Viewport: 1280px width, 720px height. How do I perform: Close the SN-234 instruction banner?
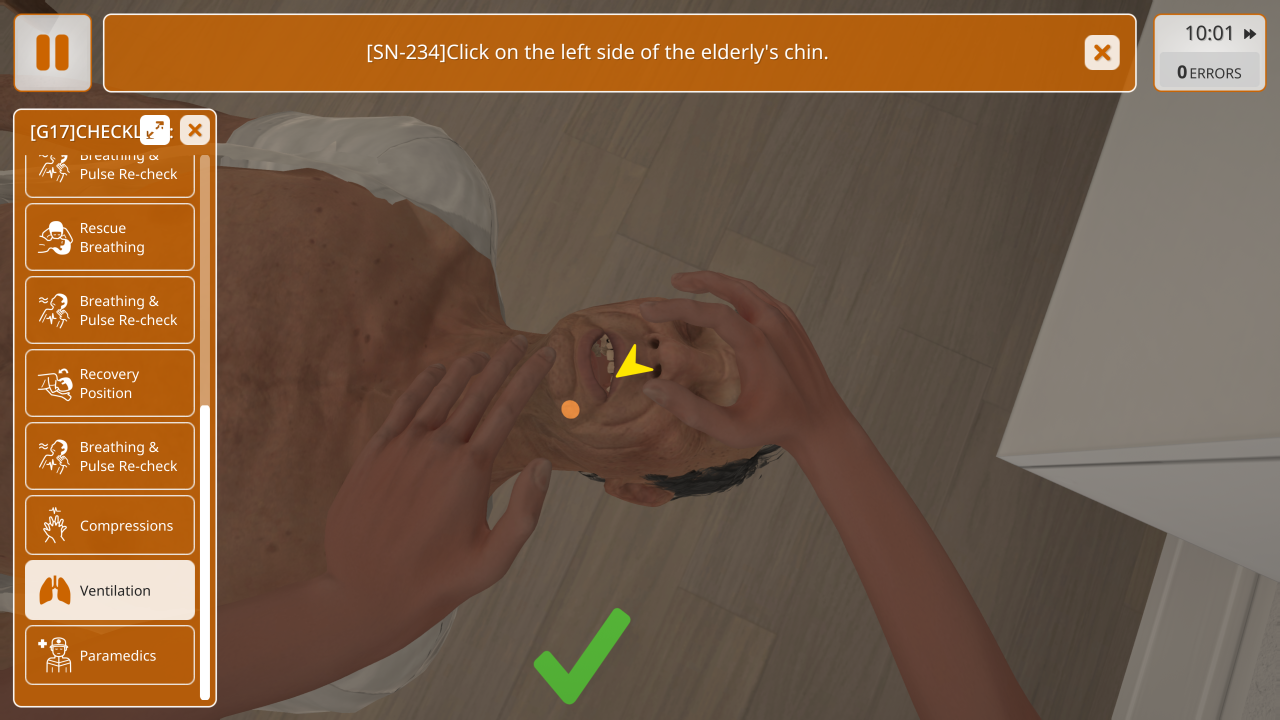1102,53
